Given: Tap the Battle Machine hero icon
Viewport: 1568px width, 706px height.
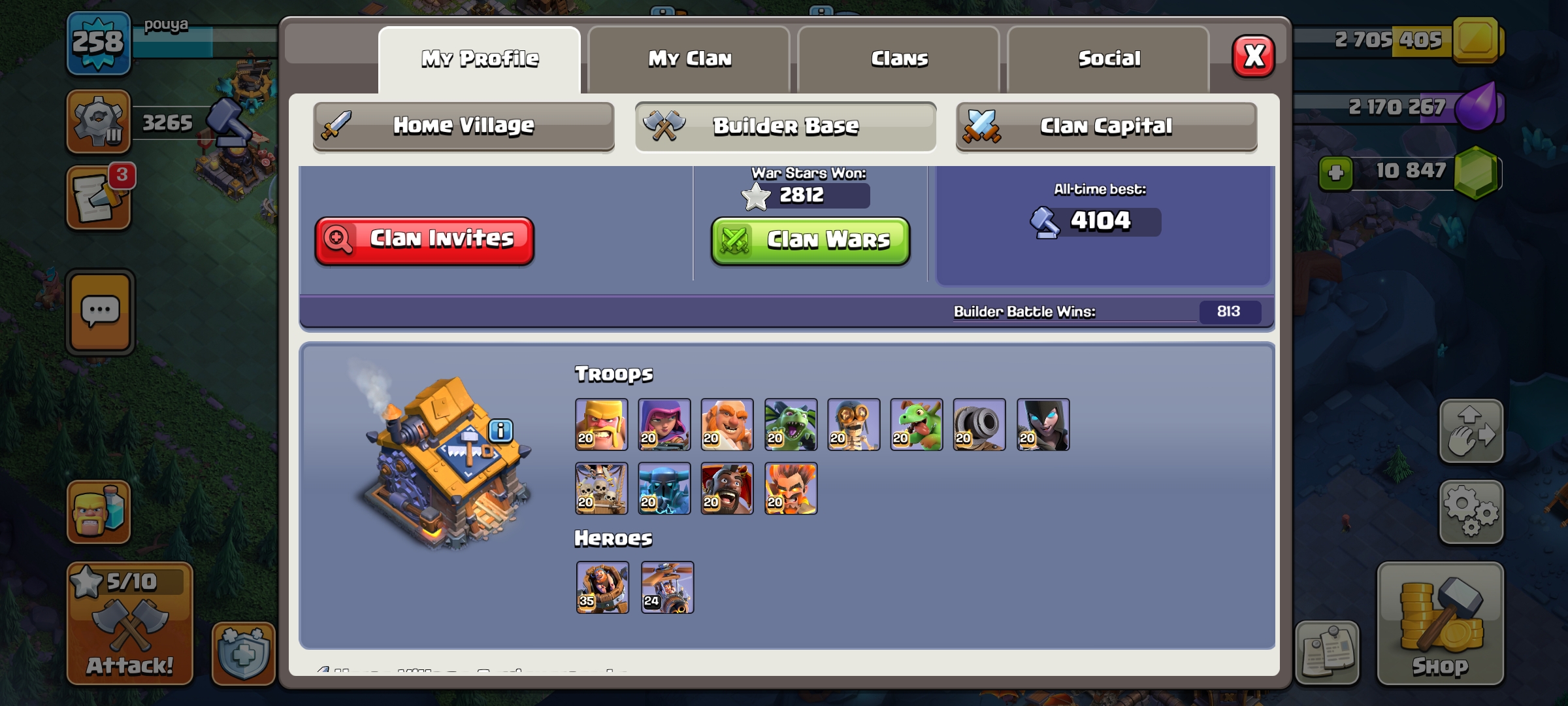Looking at the screenshot, I should point(602,587).
